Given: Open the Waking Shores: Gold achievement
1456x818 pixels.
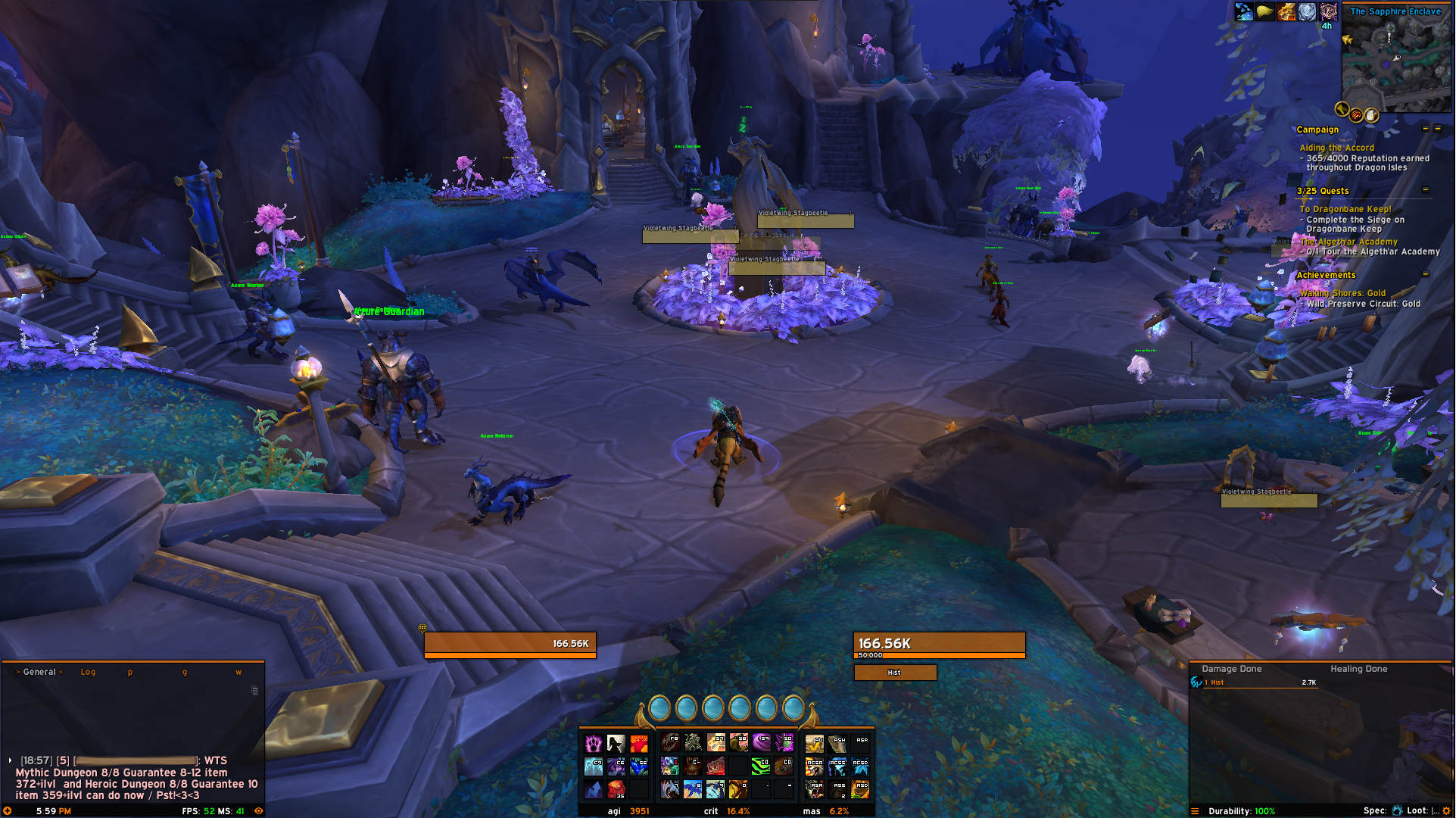Looking at the screenshot, I should [1342, 293].
